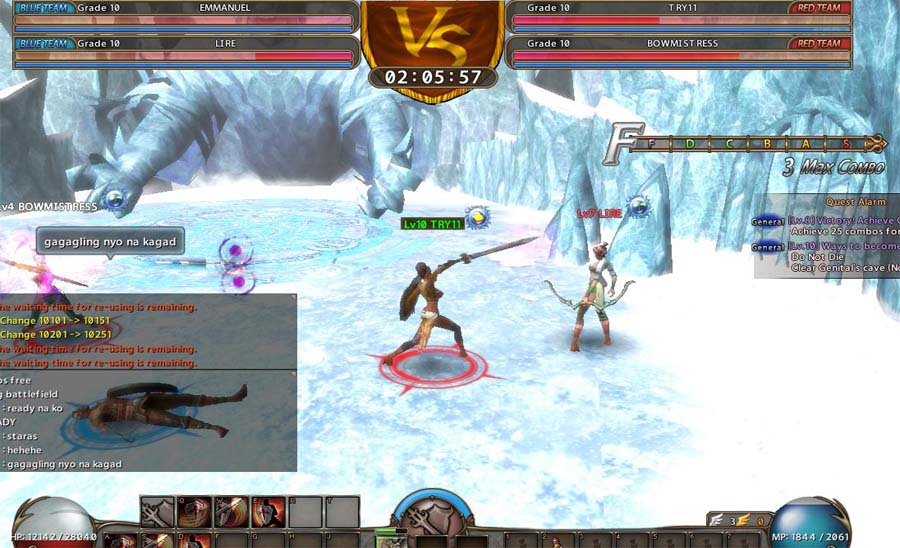Activate the crossed swords skill slot
The width and height of the screenshot is (900, 548).
157,512
